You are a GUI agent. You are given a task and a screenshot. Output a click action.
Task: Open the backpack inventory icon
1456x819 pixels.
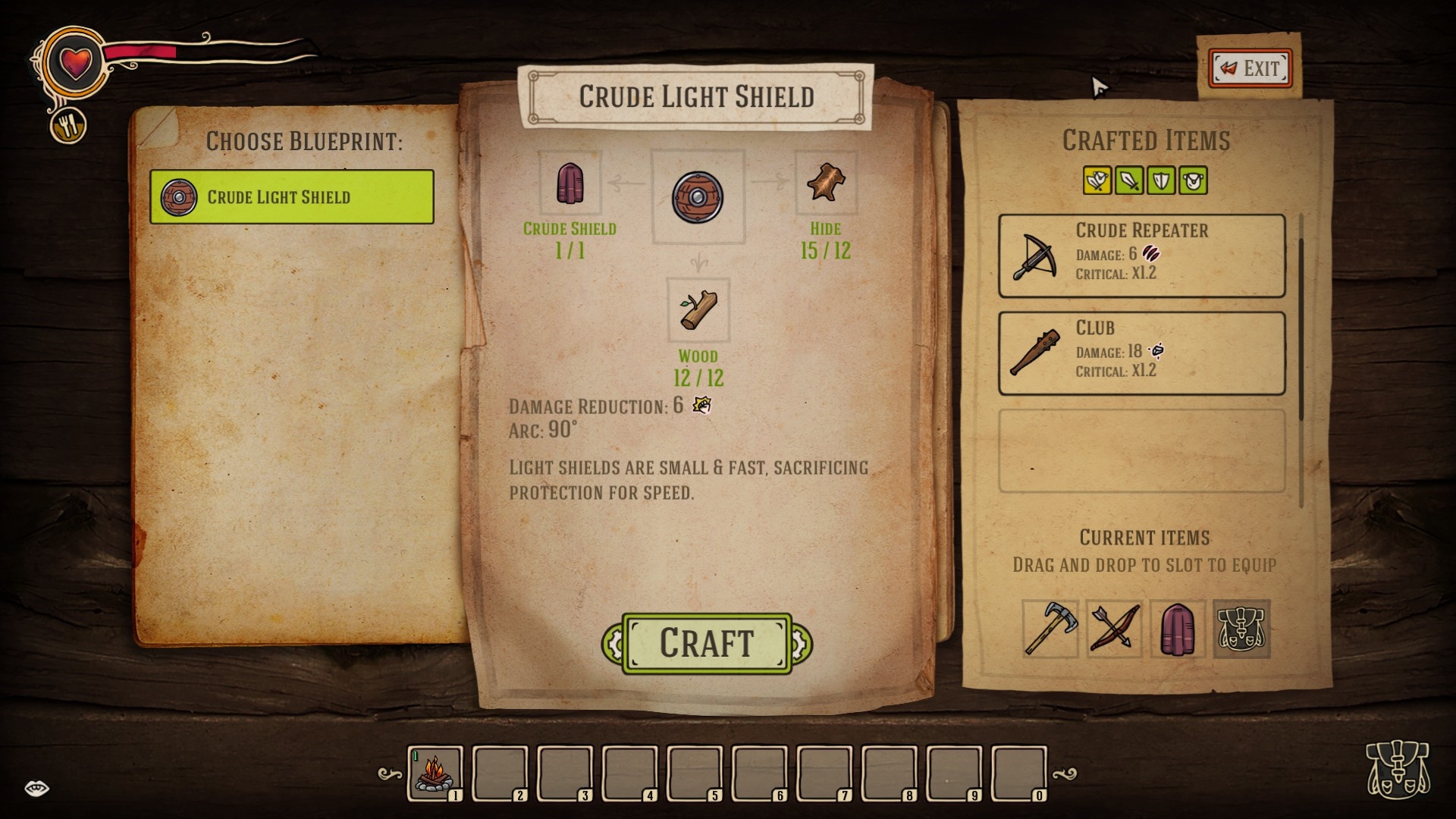coord(1397,769)
